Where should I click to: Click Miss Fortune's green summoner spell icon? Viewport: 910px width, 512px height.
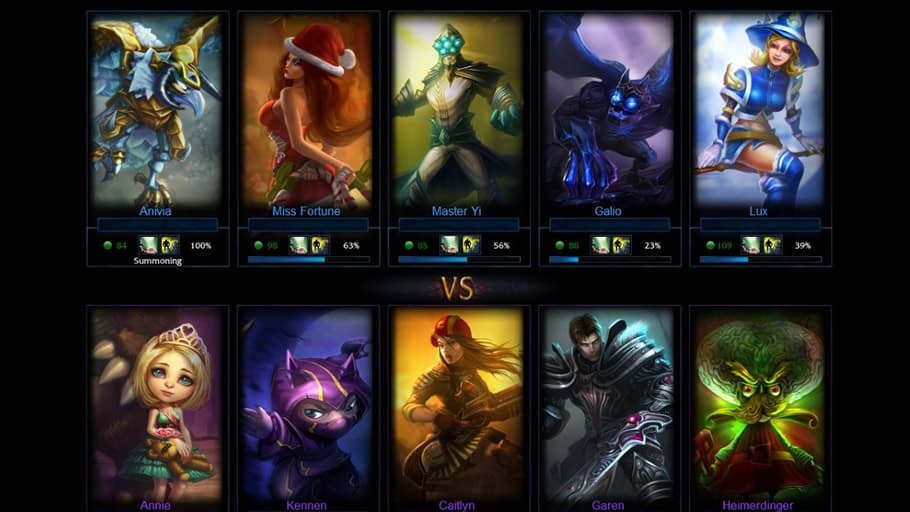point(299,245)
